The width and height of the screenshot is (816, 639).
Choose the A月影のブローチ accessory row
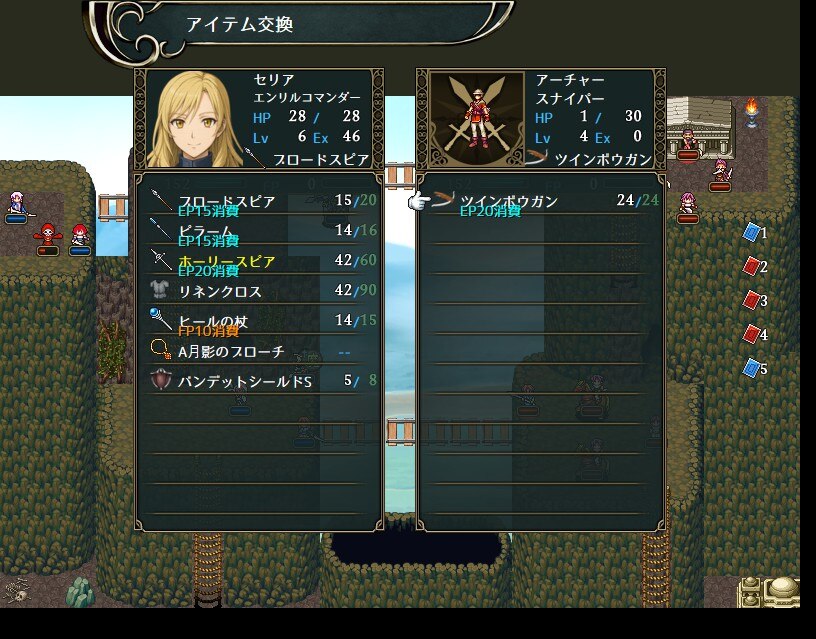point(258,352)
